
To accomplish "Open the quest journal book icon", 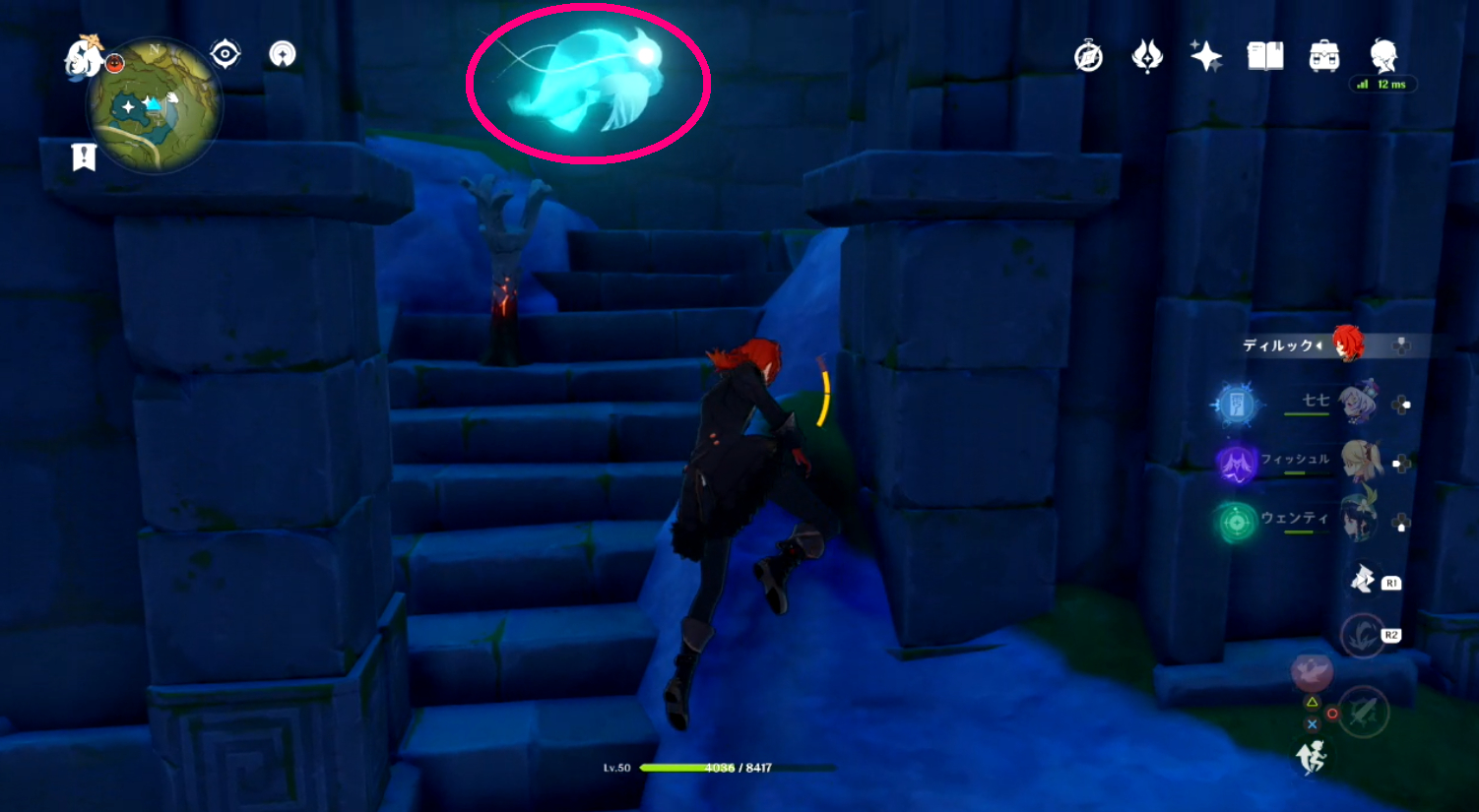I will [x=1267, y=58].
